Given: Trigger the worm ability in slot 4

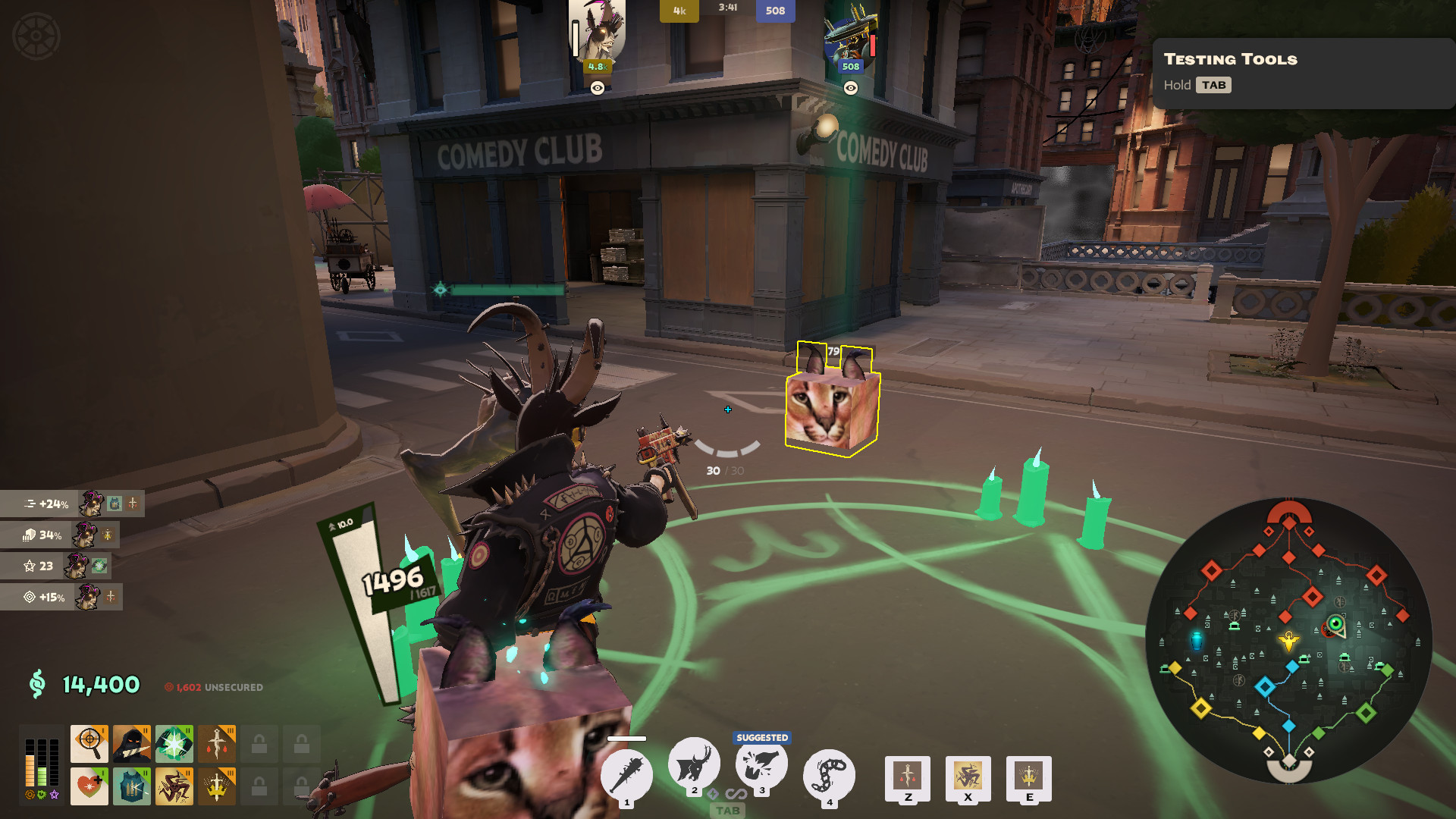Looking at the screenshot, I should click(829, 773).
